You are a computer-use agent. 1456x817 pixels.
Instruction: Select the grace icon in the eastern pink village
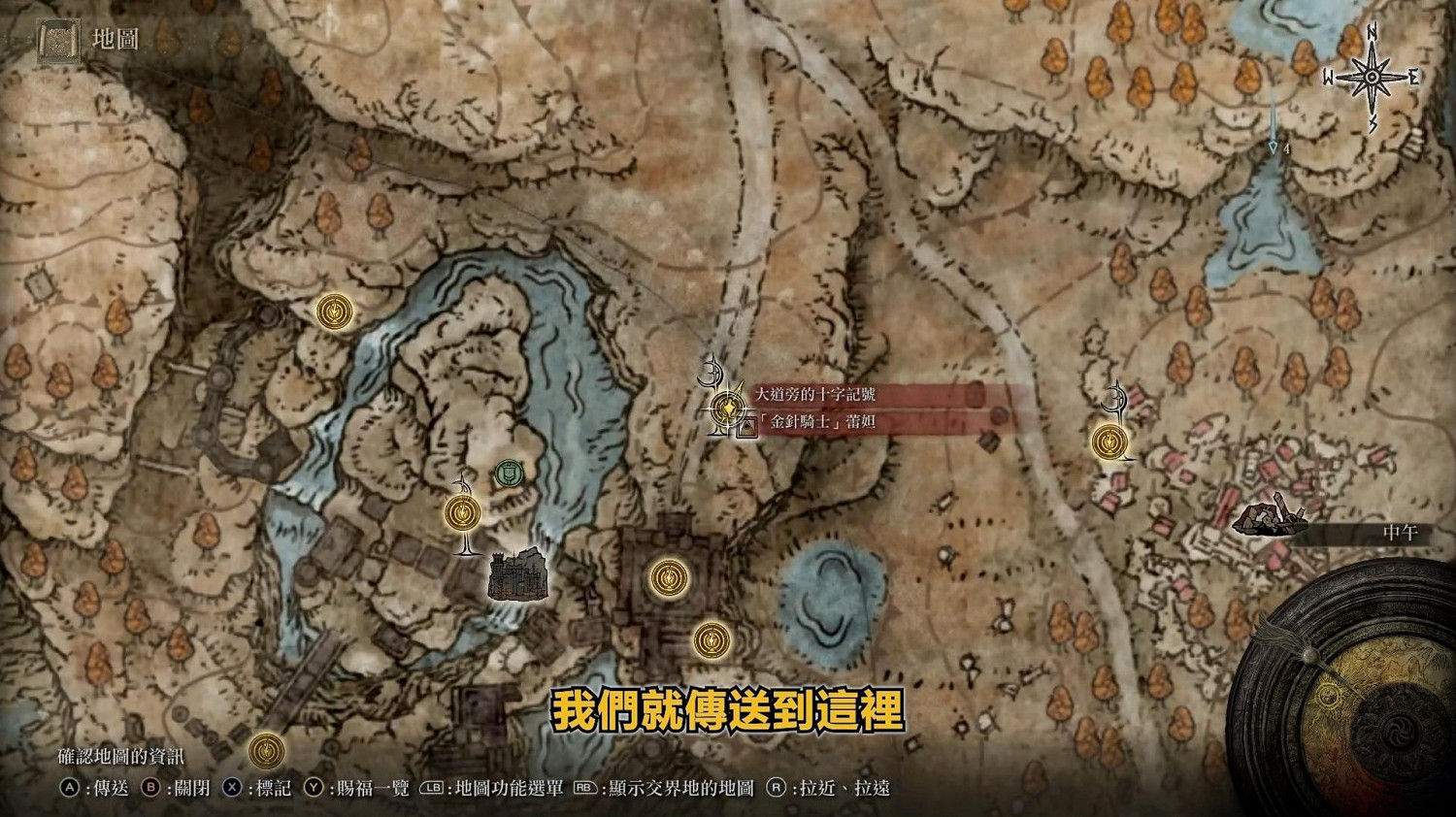1109,443
